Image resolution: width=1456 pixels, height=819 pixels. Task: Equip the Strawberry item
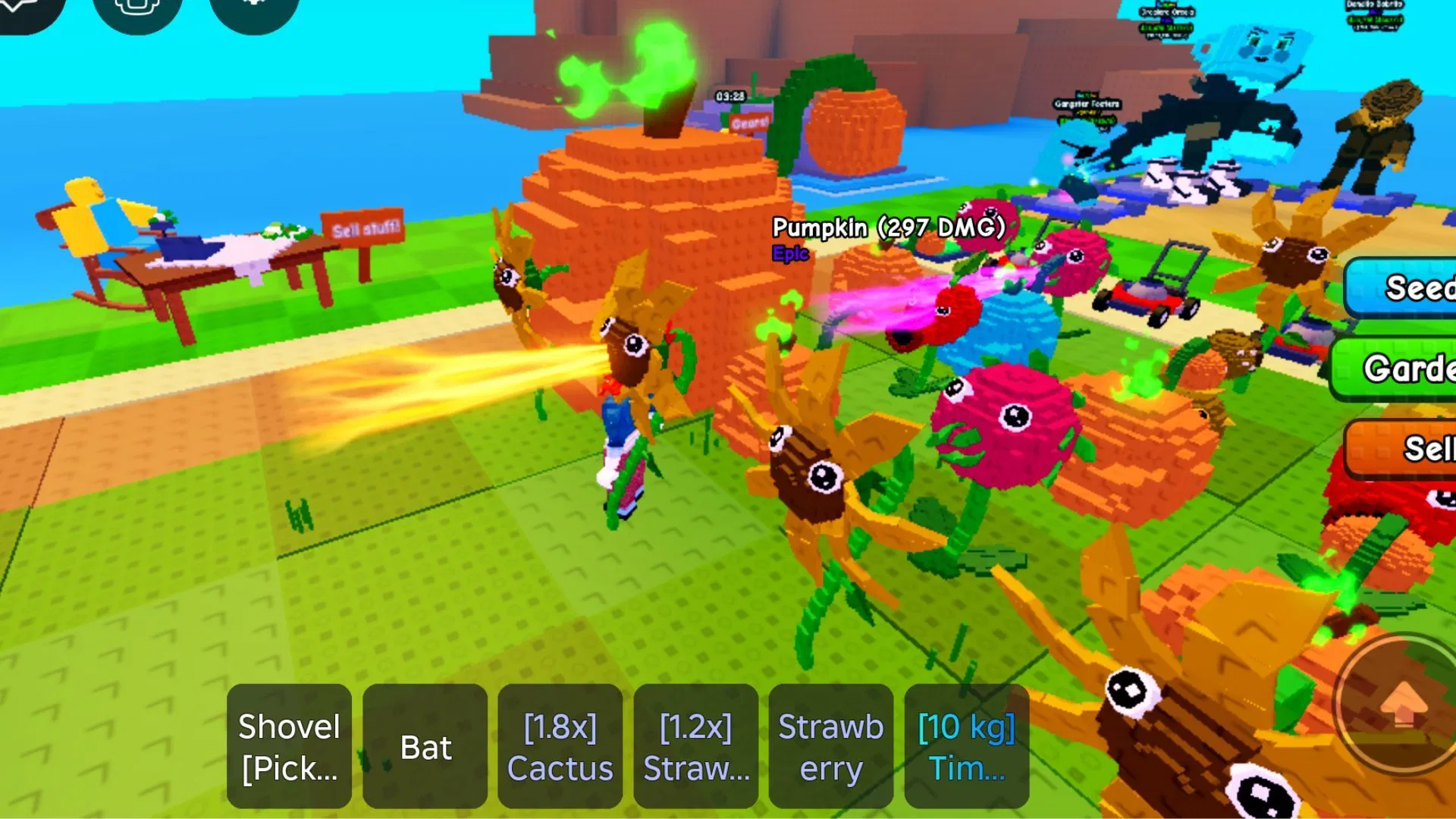(x=830, y=747)
